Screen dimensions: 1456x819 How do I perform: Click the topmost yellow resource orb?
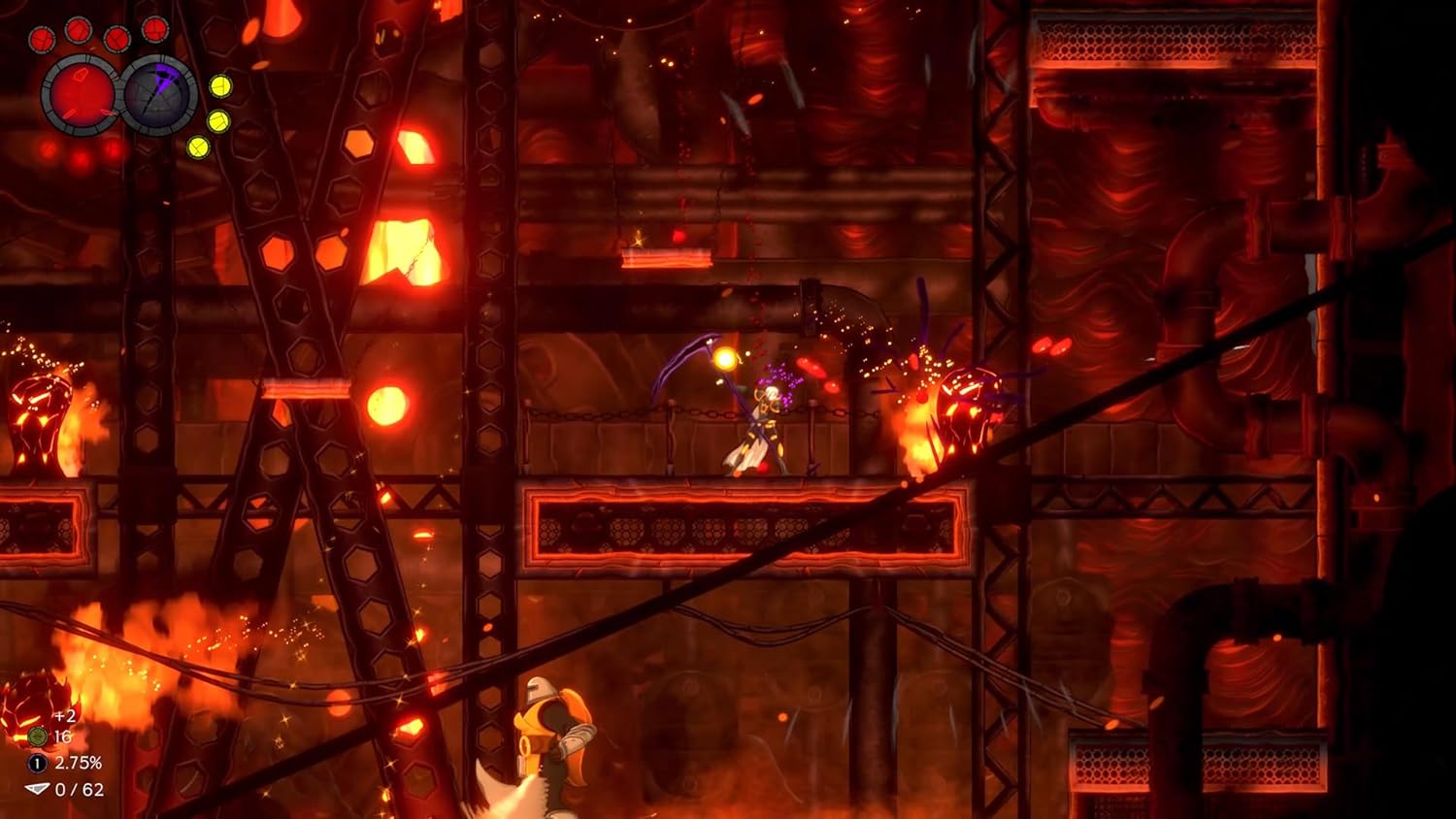[220, 85]
